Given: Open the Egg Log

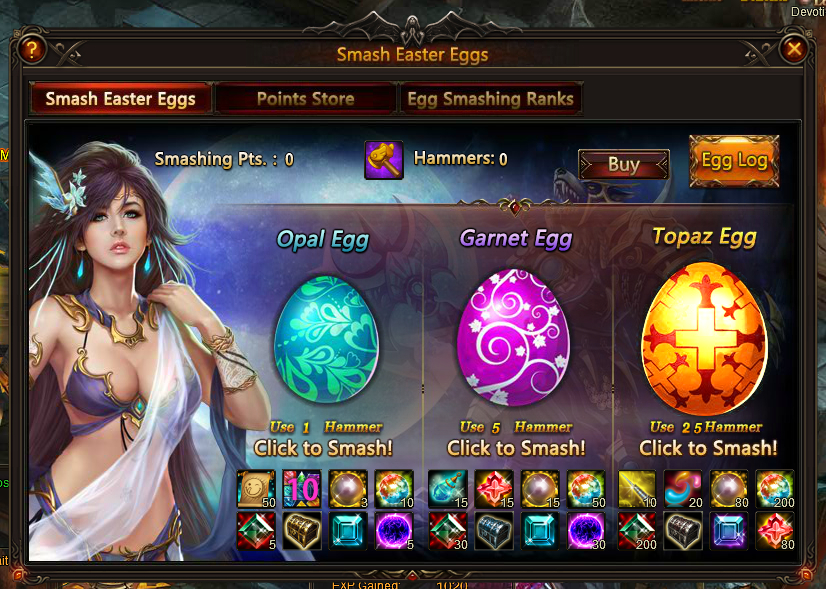Looking at the screenshot, I should click(734, 161).
